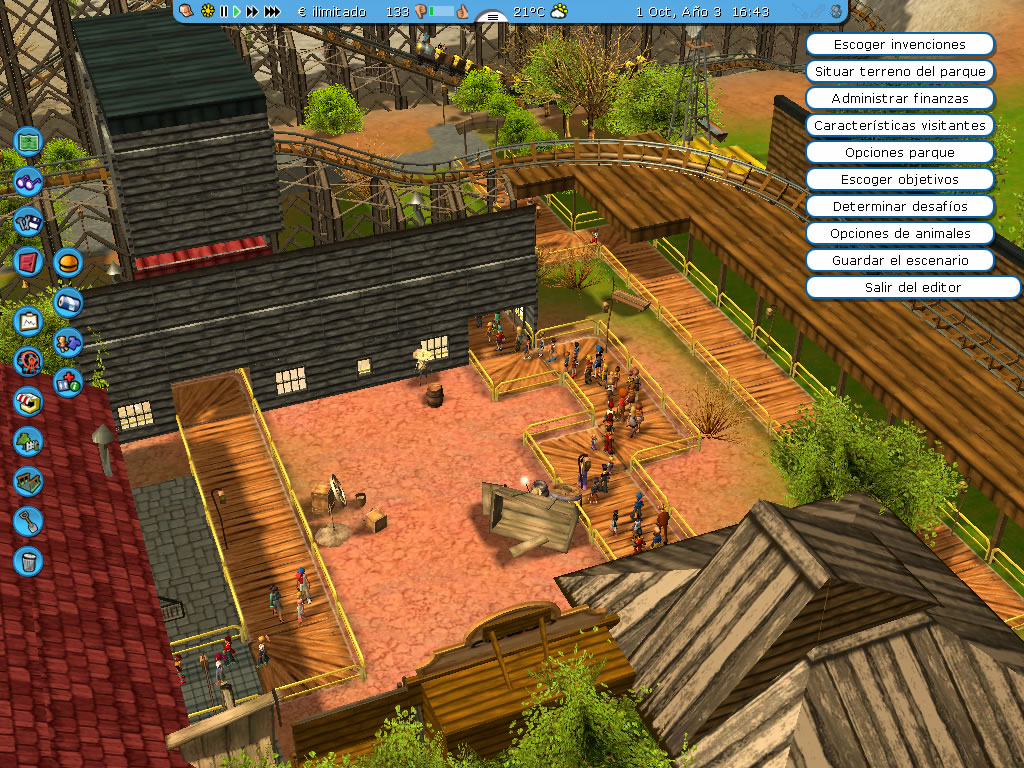Viewport: 1024px width, 768px height.
Task: Choose Características visitantes entry
Action: (899, 126)
